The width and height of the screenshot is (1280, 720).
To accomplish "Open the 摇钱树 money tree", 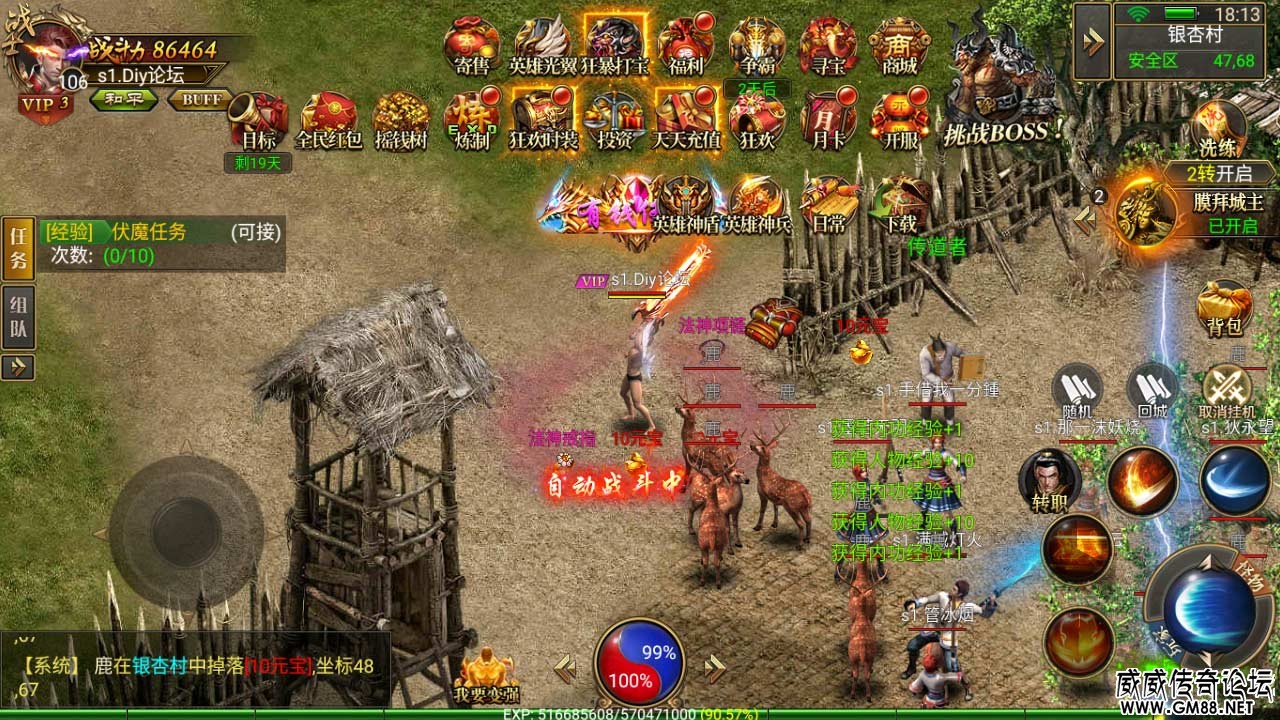I will (x=401, y=120).
